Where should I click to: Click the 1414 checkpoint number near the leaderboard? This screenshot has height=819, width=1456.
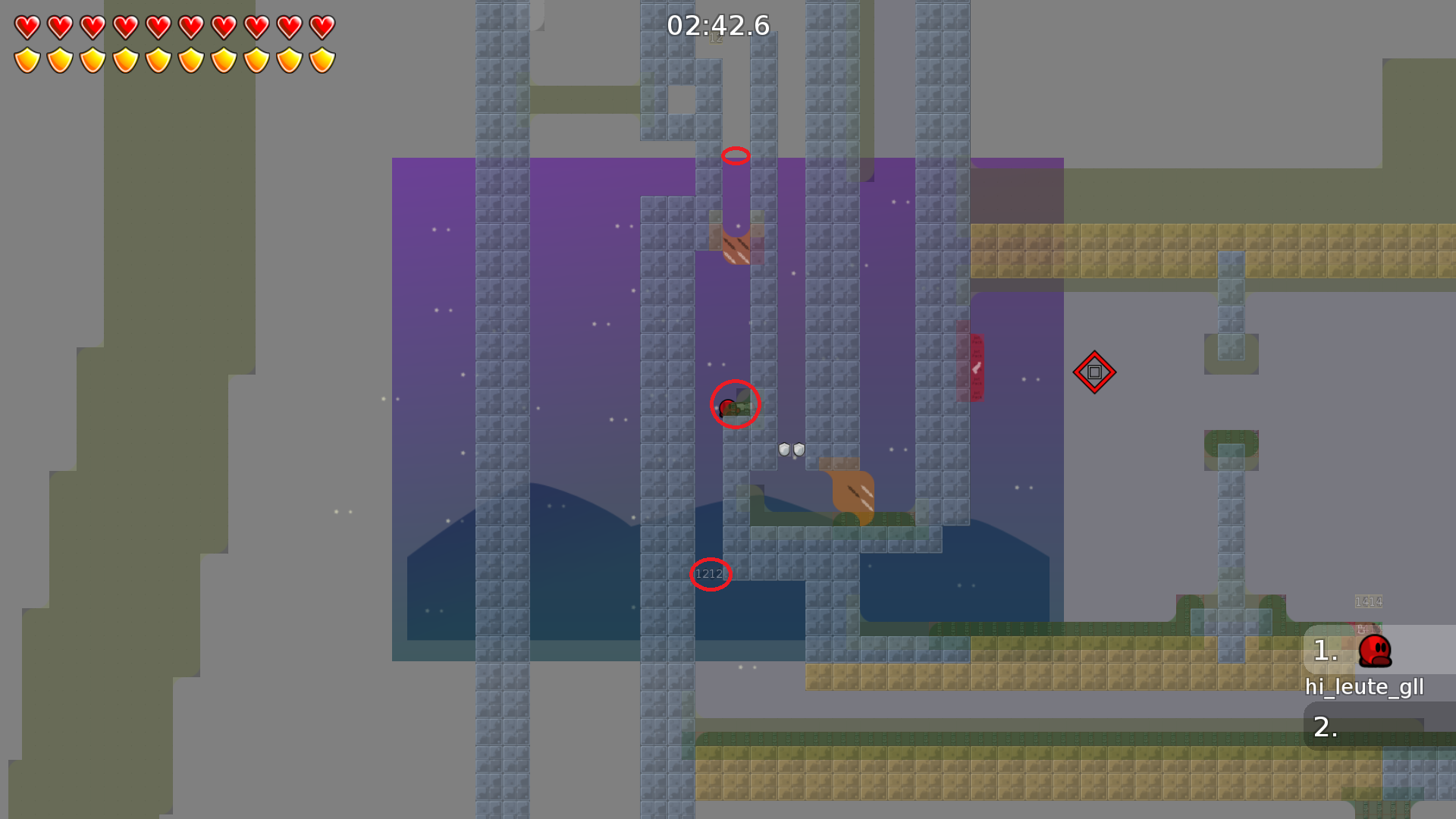coord(1367,601)
